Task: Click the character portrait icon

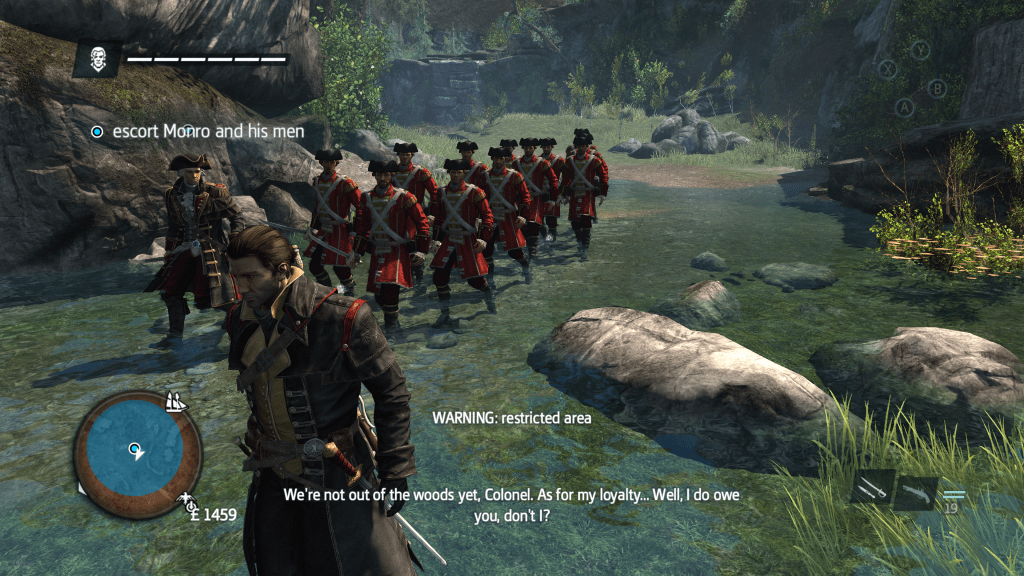Action: (x=98, y=58)
